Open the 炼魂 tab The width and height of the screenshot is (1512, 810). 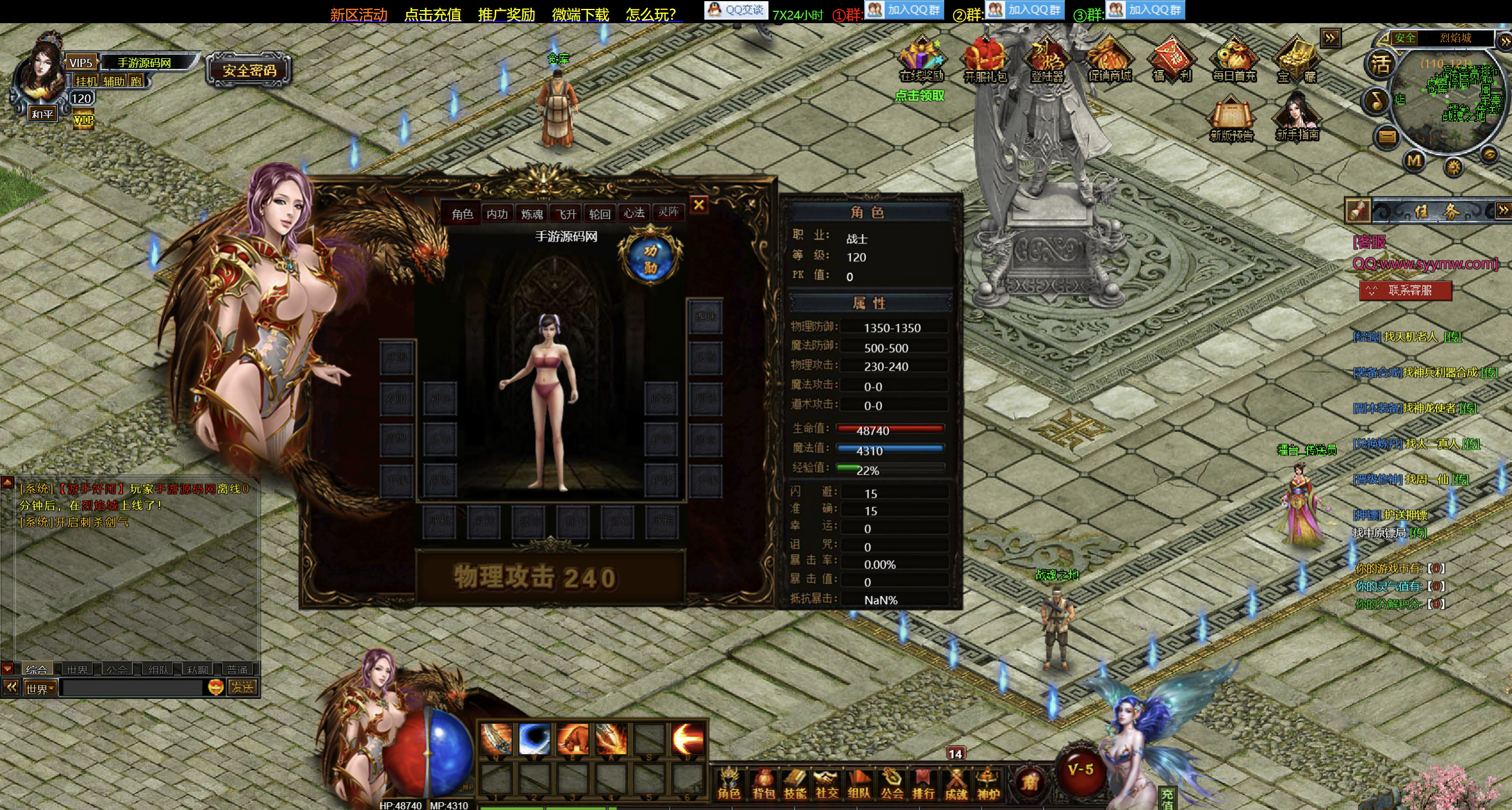[x=532, y=214]
